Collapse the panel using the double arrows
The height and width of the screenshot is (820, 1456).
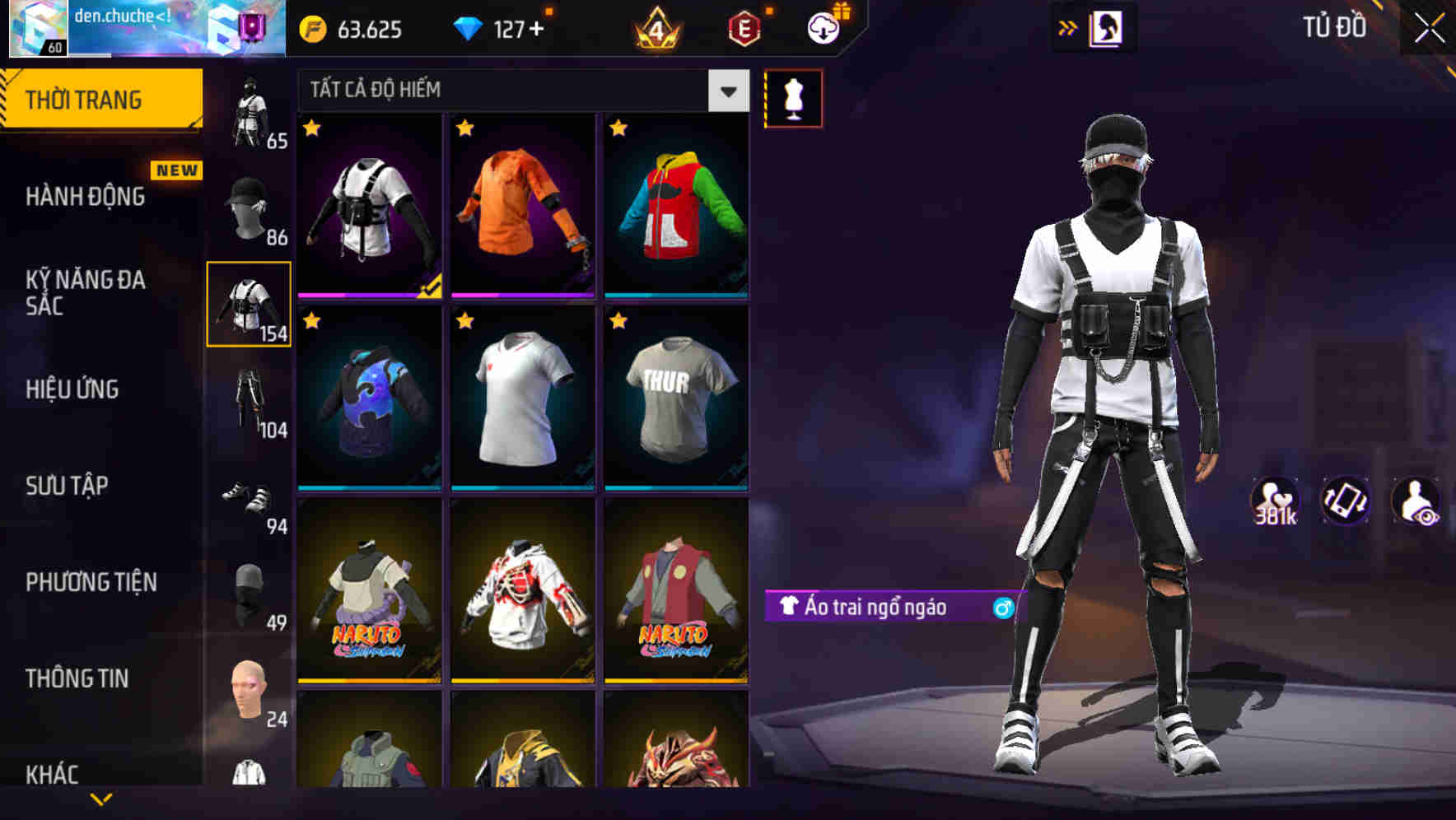[x=1066, y=27]
